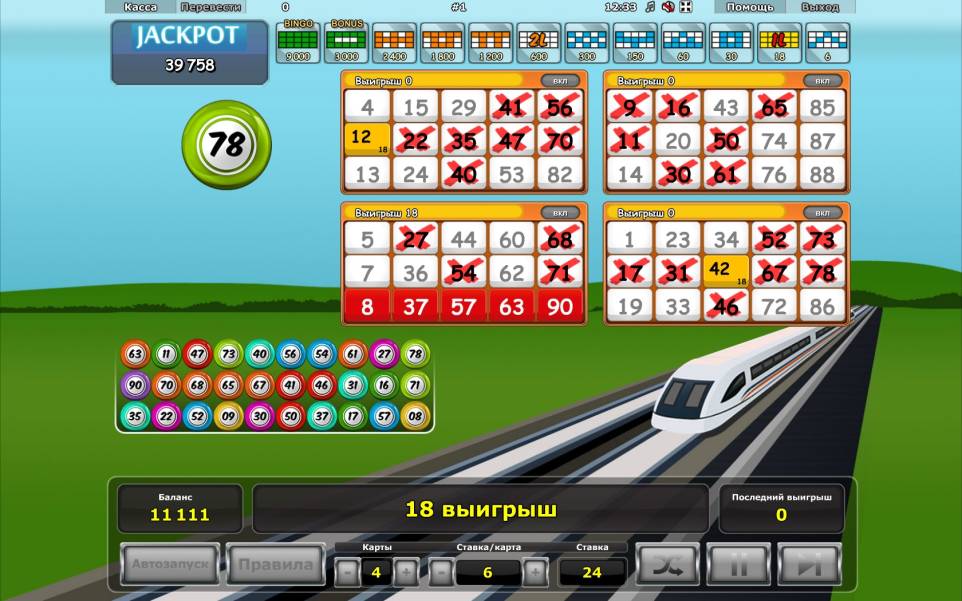Lower the Ставка/карта bet per card
This screenshot has width=962, height=601.
[441, 572]
